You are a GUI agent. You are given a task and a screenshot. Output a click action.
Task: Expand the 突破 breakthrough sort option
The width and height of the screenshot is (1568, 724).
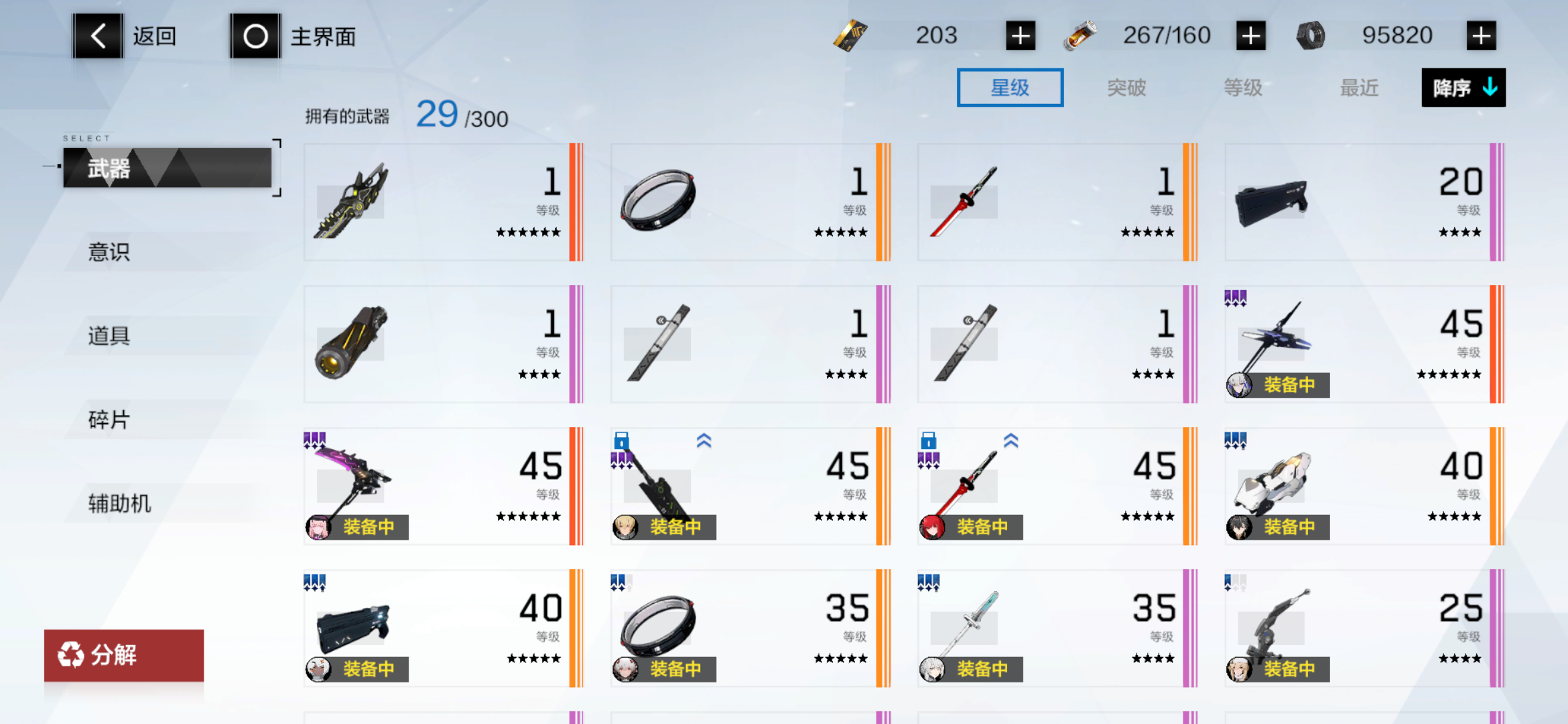(1126, 87)
